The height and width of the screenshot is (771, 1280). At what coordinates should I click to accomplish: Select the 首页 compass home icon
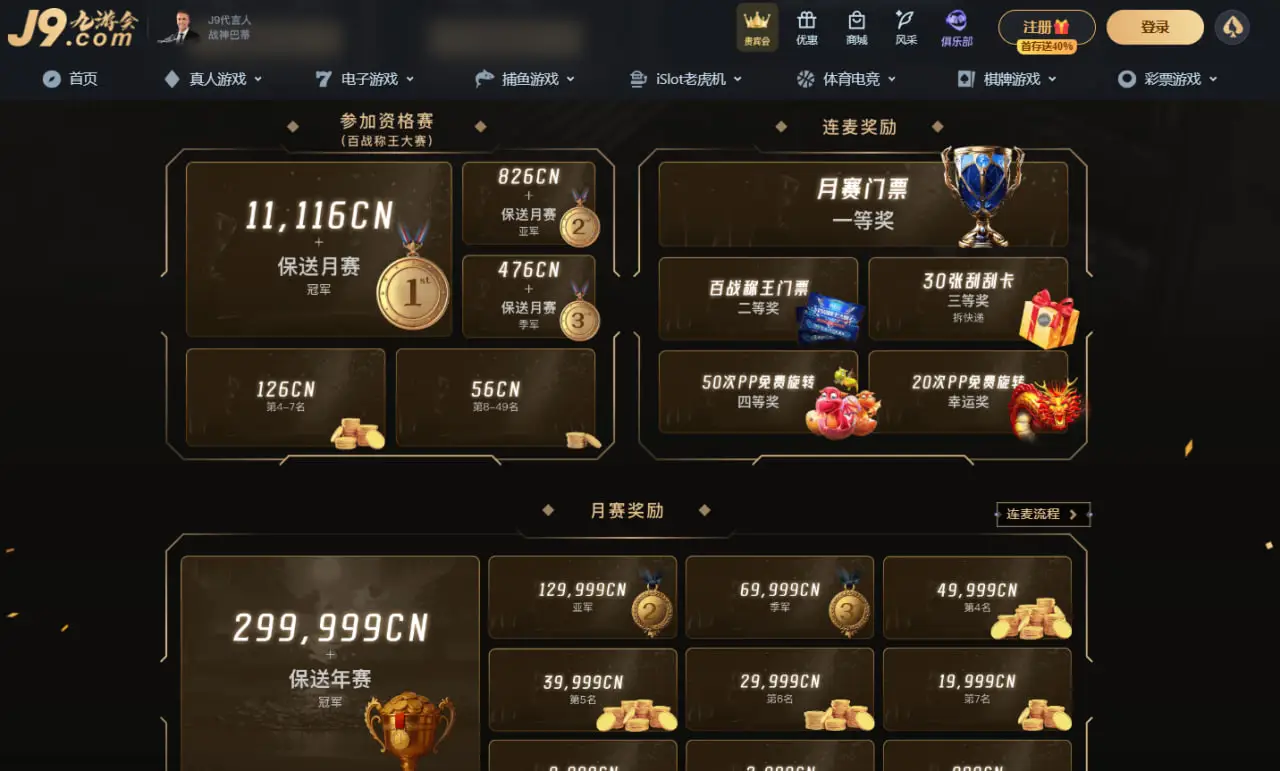click(x=70, y=78)
